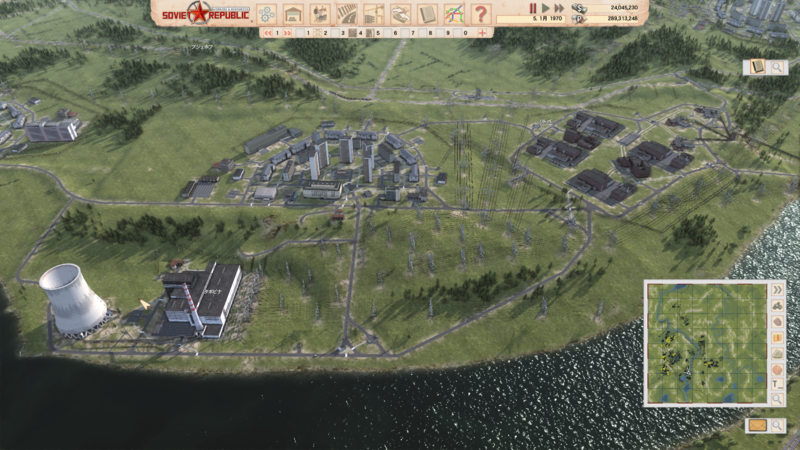
Task: Click the red left double-arrow pager
Action: [267, 33]
